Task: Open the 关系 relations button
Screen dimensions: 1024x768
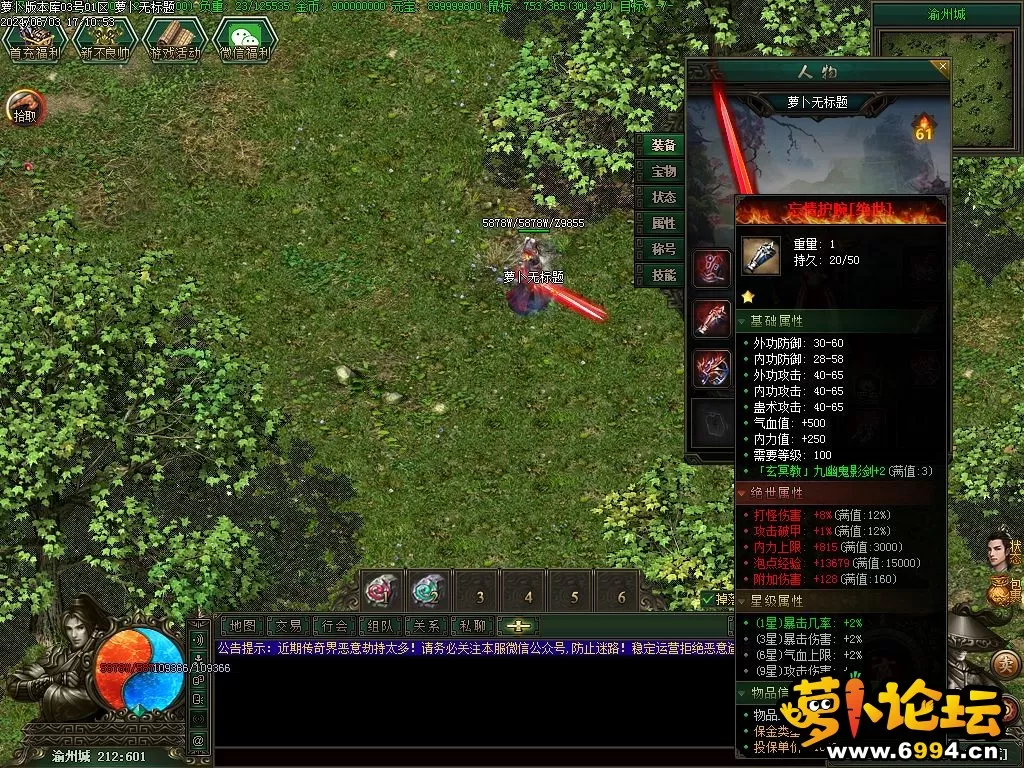Action: tap(427, 626)
